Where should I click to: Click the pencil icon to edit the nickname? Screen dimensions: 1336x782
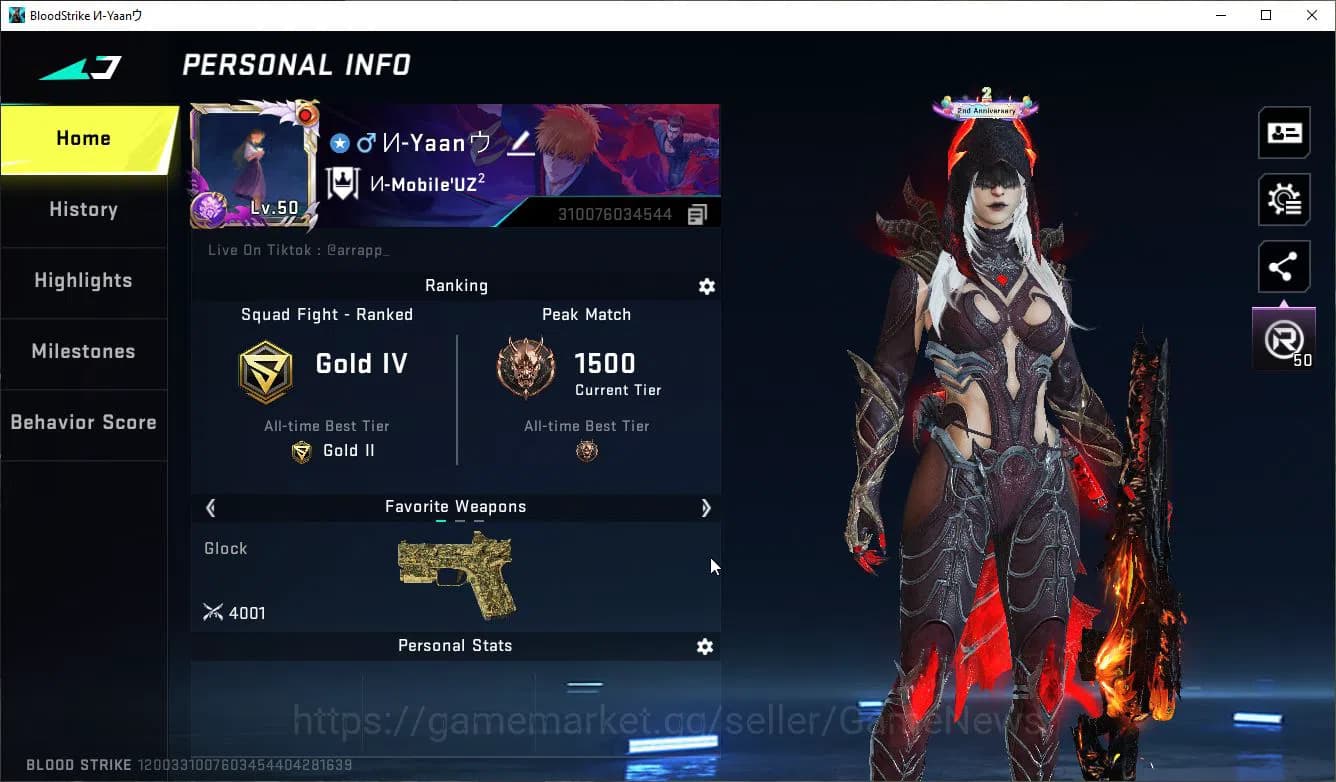(520, 144)
